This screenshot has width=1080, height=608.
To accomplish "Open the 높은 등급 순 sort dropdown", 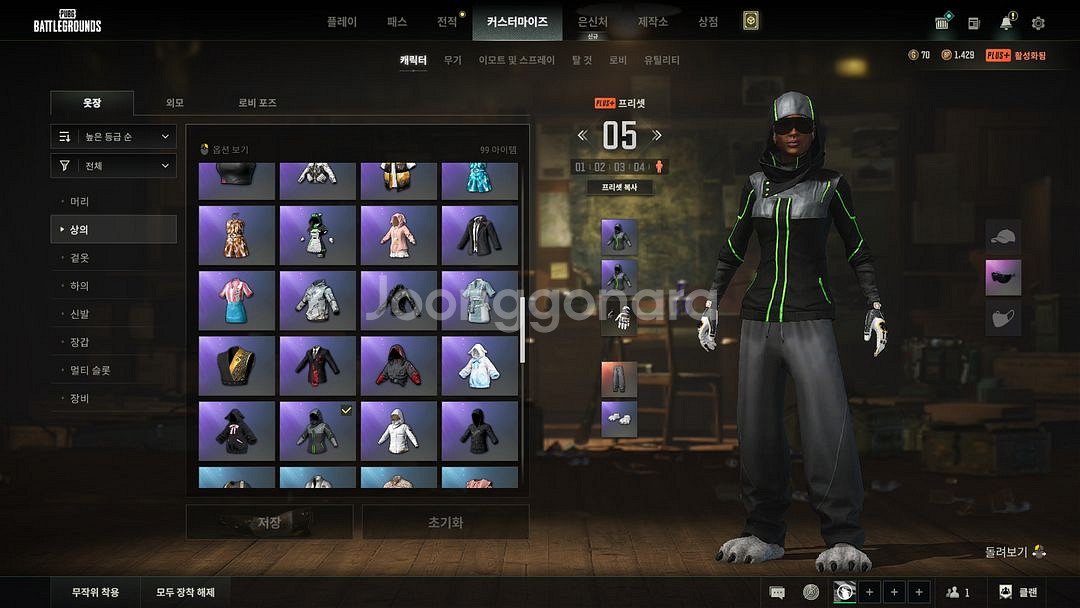I will click(x=114, y=136).
